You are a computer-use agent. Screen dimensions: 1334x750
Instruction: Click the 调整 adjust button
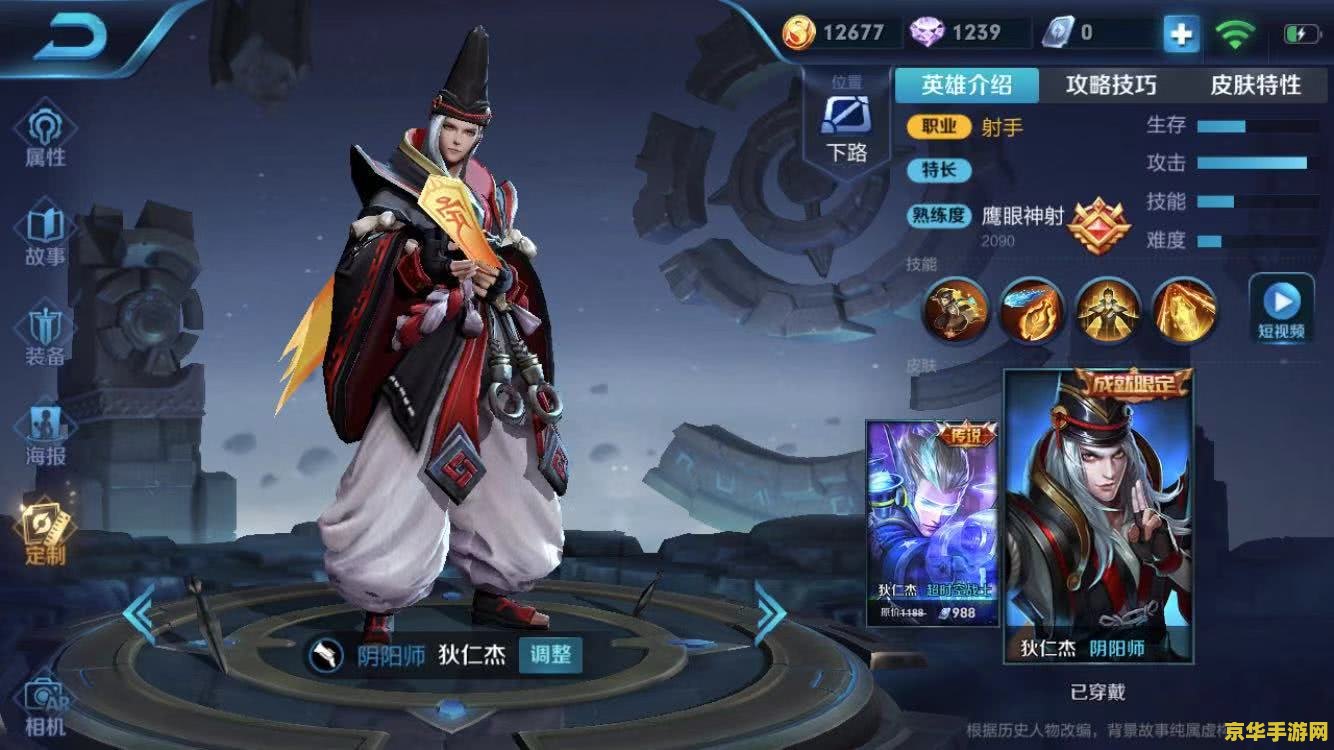click(551, 655)
